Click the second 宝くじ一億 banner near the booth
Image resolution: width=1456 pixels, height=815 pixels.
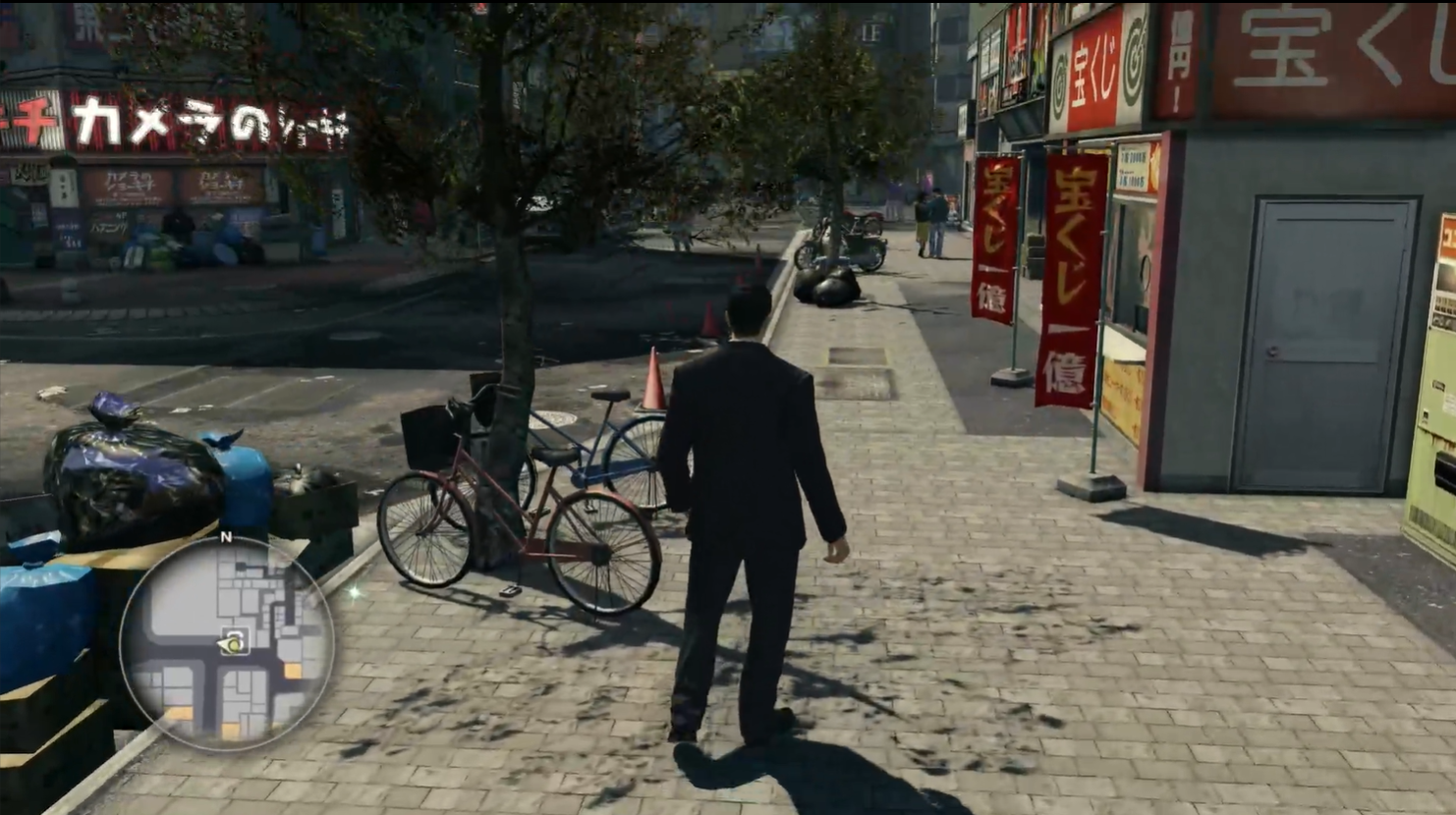click(x=1071, y=266)
